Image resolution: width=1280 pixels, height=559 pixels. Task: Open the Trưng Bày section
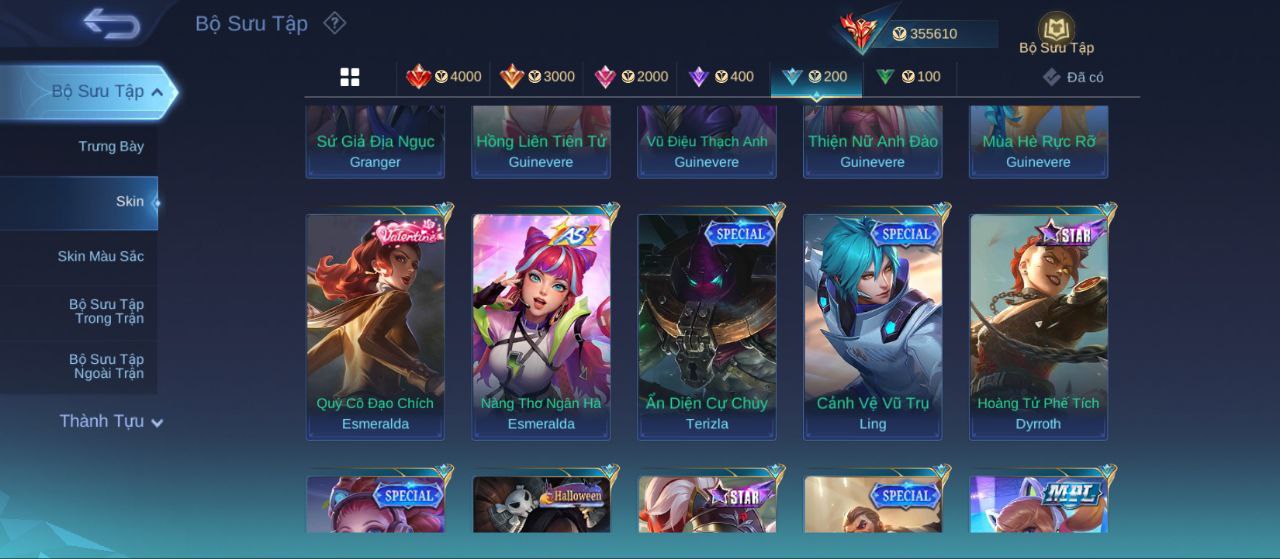[111, 147]
